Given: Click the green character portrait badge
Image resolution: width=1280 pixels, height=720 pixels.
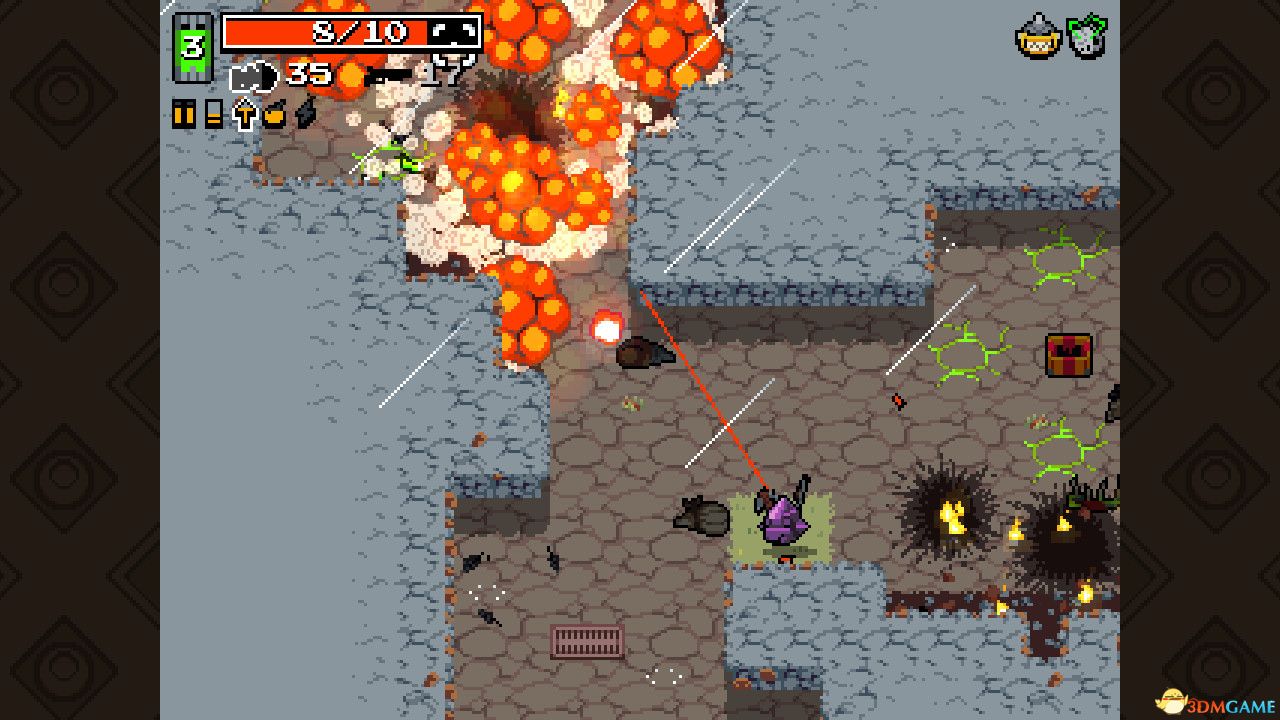Looking at the screenshot, I should (192, 45).
